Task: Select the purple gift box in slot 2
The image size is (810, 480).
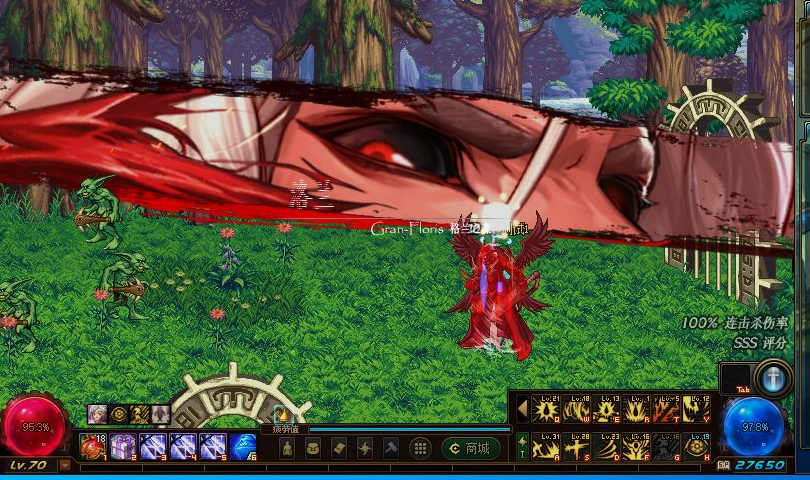Action: [123, 447]
